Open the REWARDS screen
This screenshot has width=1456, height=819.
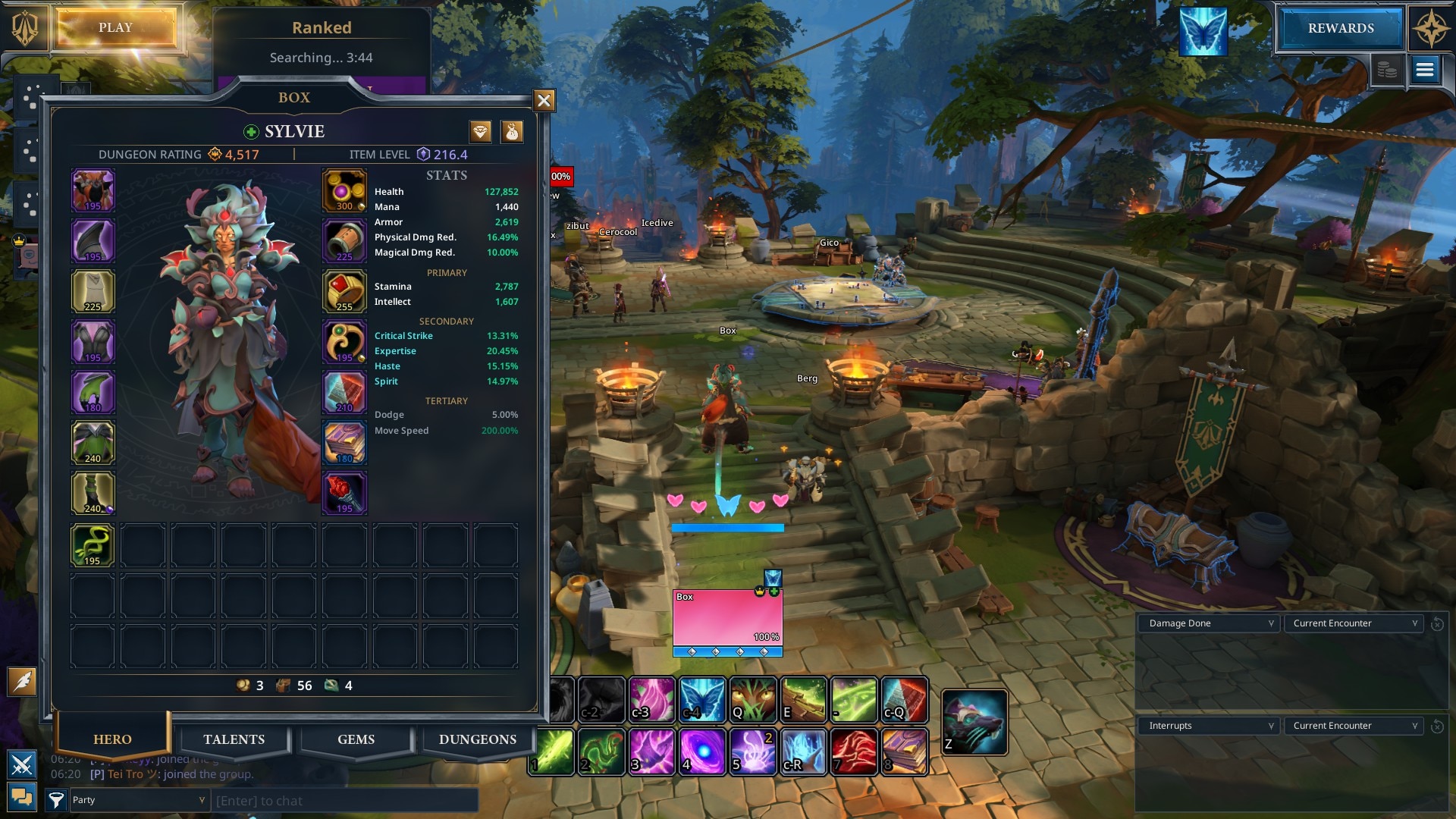[1339, 28]
